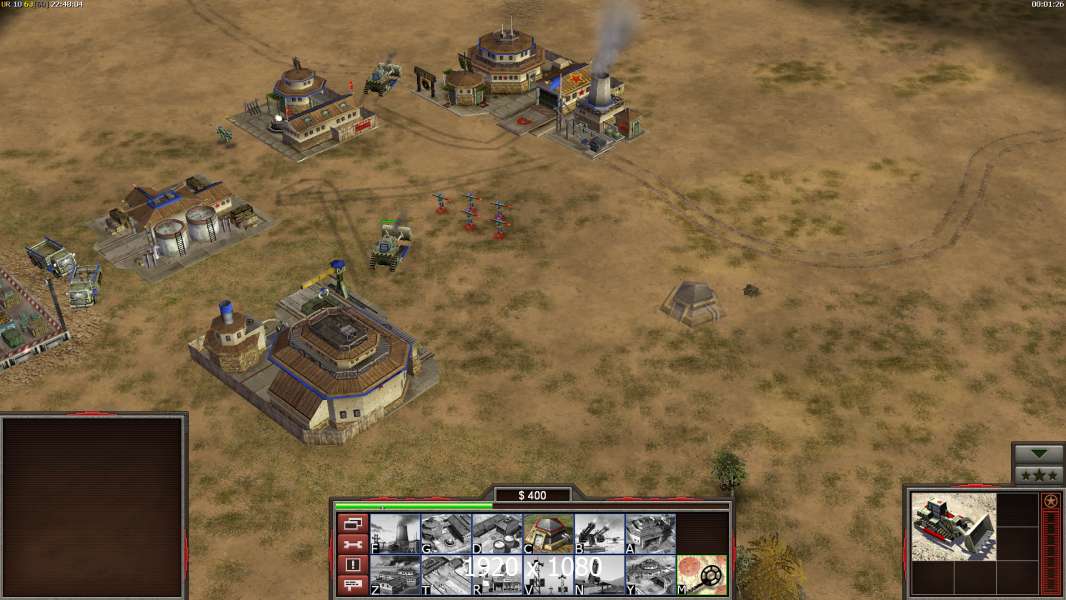Pick the build icon labeled T
This screenshot has width=1066, height=600.
click(446, 575)
